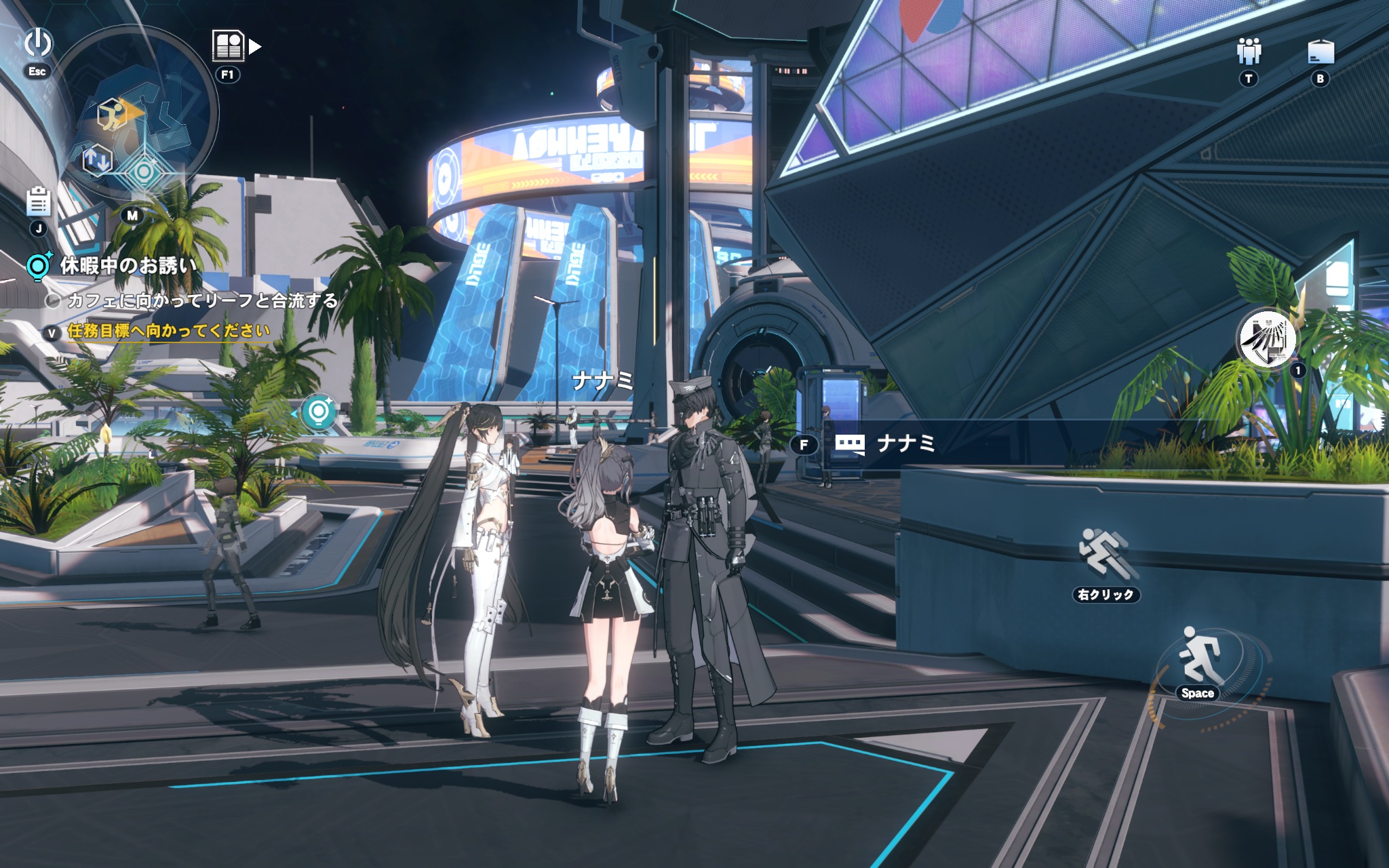Select the up-down arrows hexagon marker on the minimap
The width and height of the screenshot is (1389, 868).
click(97, 160)
